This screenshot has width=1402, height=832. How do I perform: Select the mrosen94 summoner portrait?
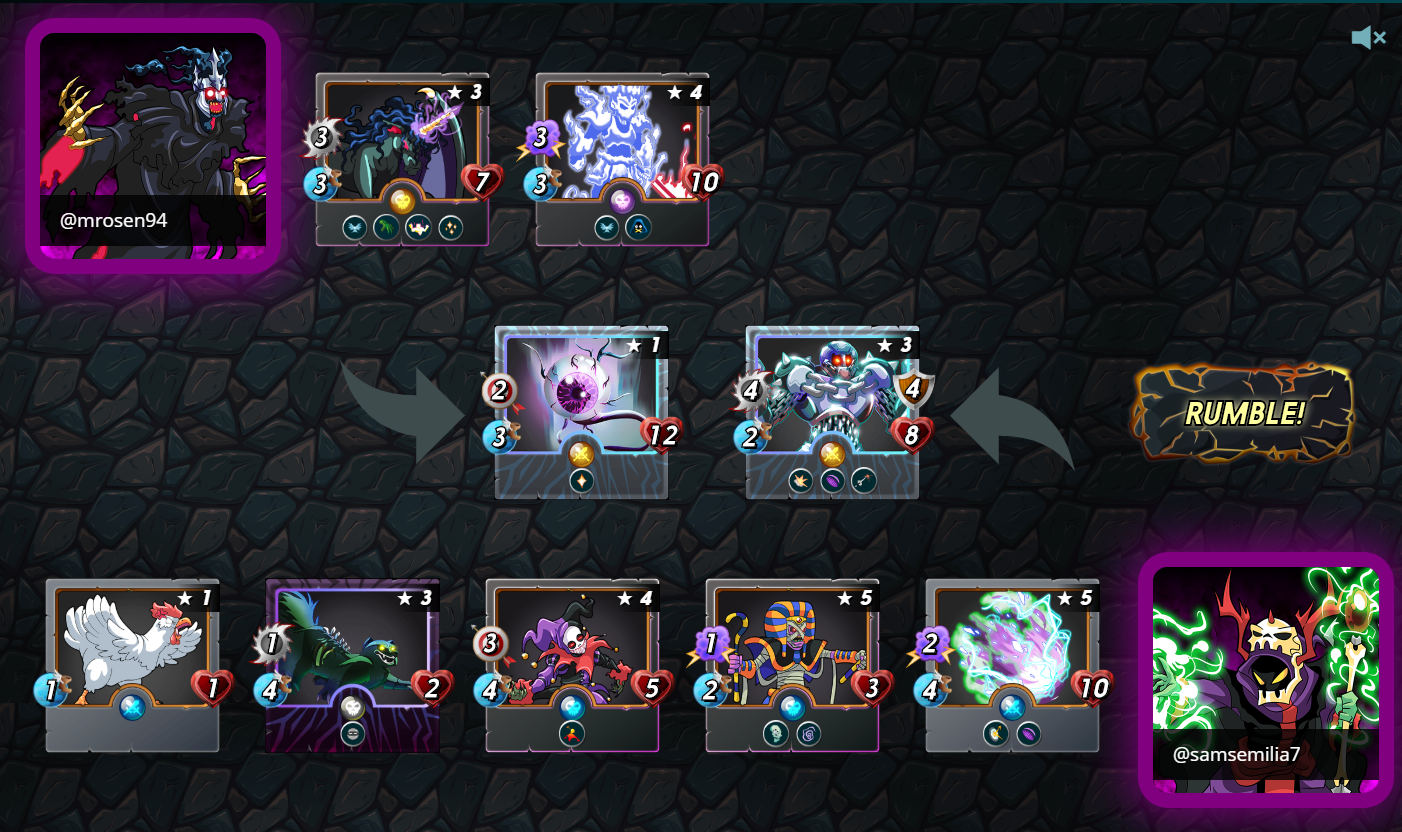coord(153,145)
